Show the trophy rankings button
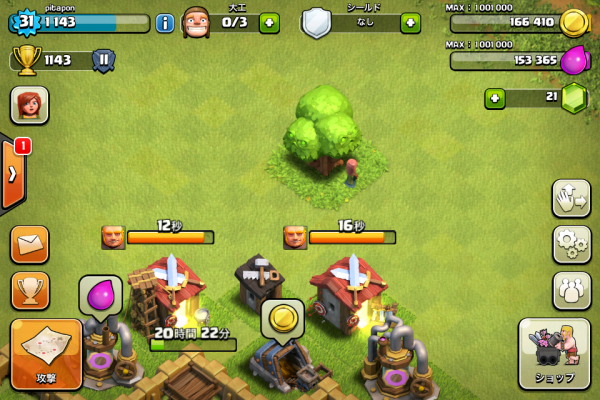The height and width of the screenshot is (400, 600). [30, 290]
